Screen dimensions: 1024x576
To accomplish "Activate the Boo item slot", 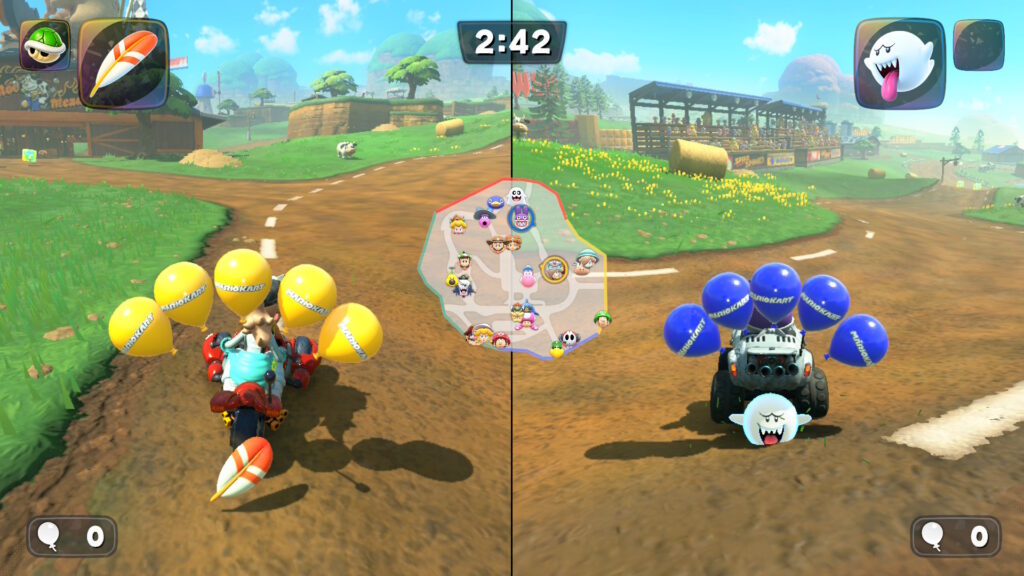I will (x=899, y=62).
